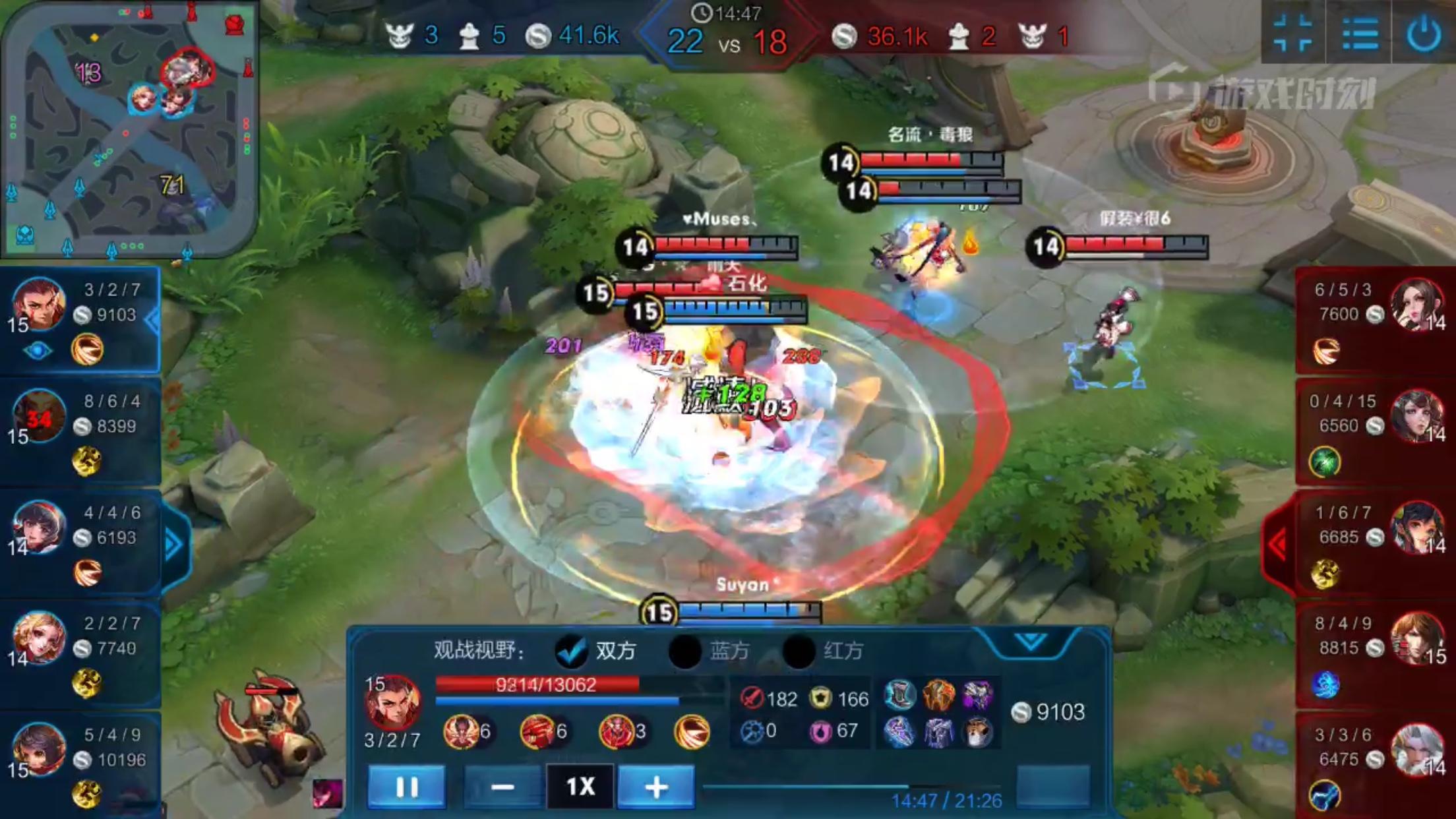Expand red team panel arrow tab
The image size is (1456, 819).
(1278, 545)
